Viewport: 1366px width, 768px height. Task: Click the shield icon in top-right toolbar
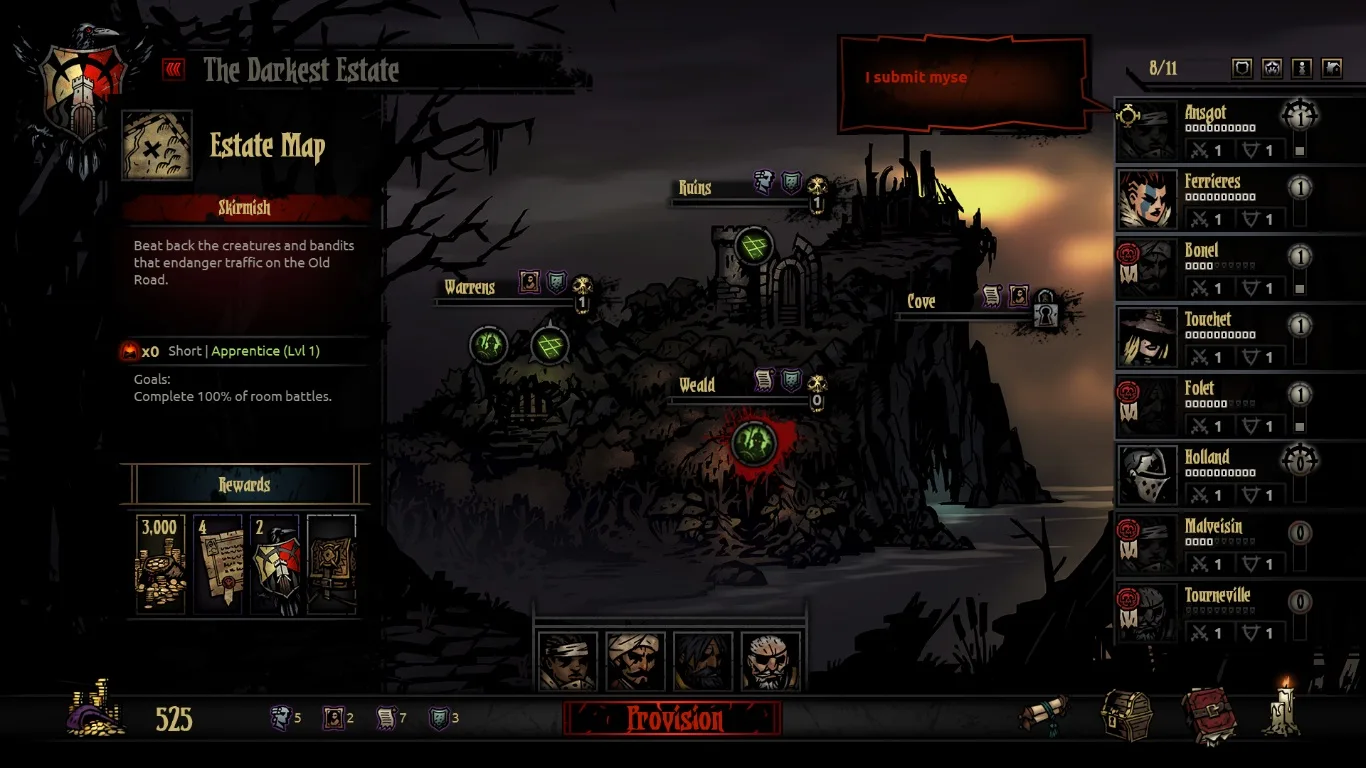point(1241,68)
